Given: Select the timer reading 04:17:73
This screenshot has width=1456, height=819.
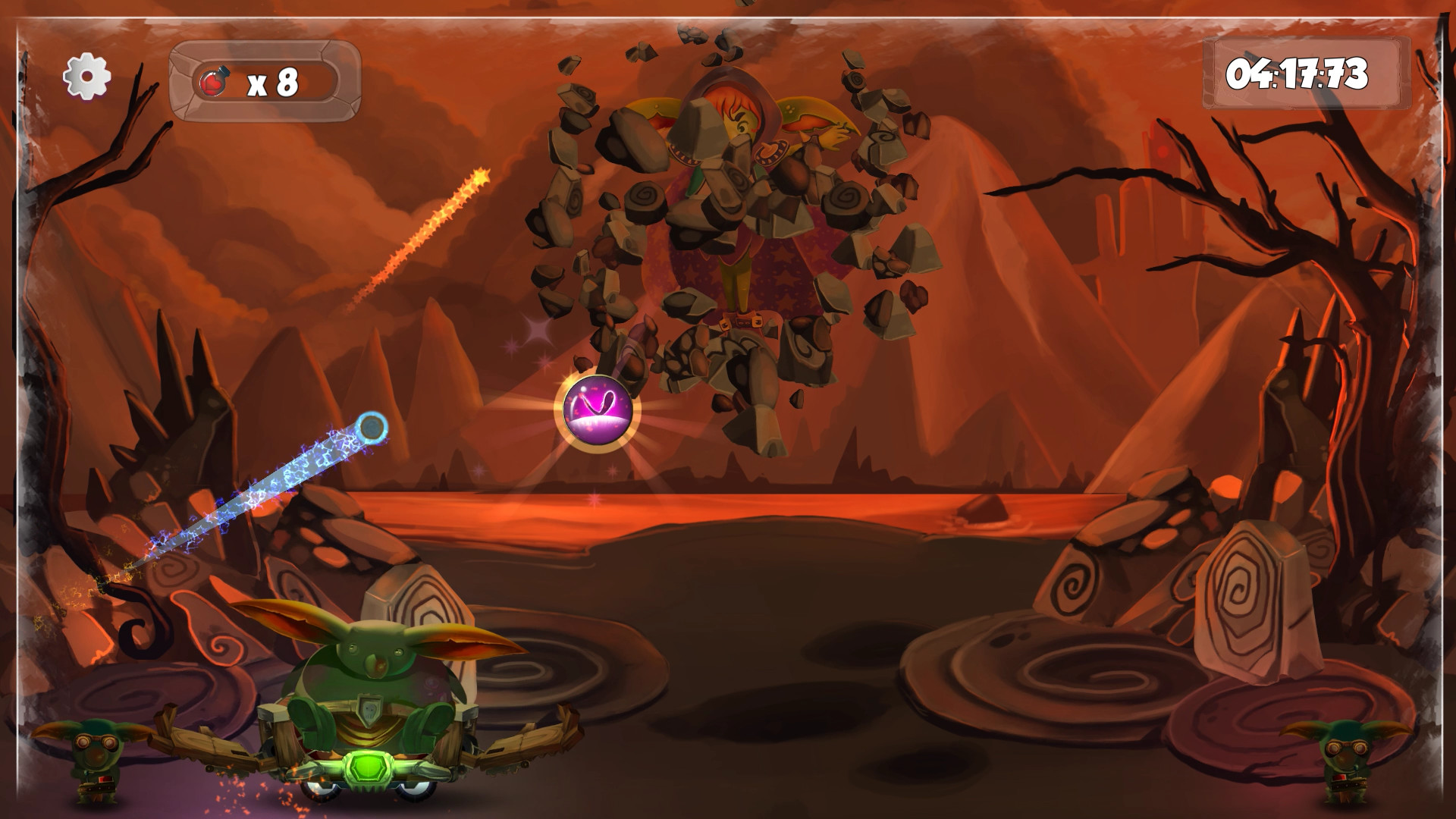Looking at the screenshot, I should (1301, 76).
